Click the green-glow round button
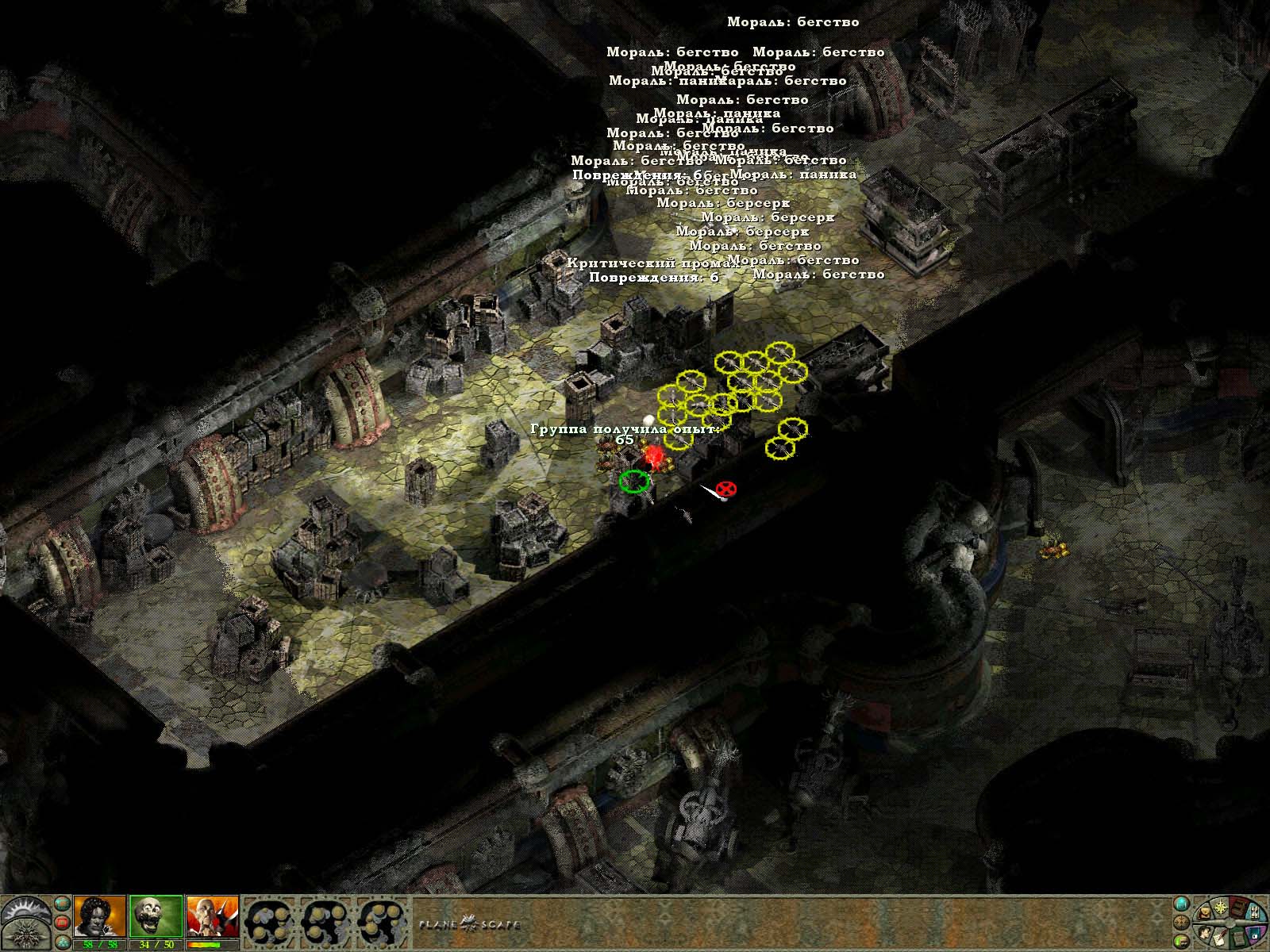Viewport: 1270px width, 952px height. 1182,942
